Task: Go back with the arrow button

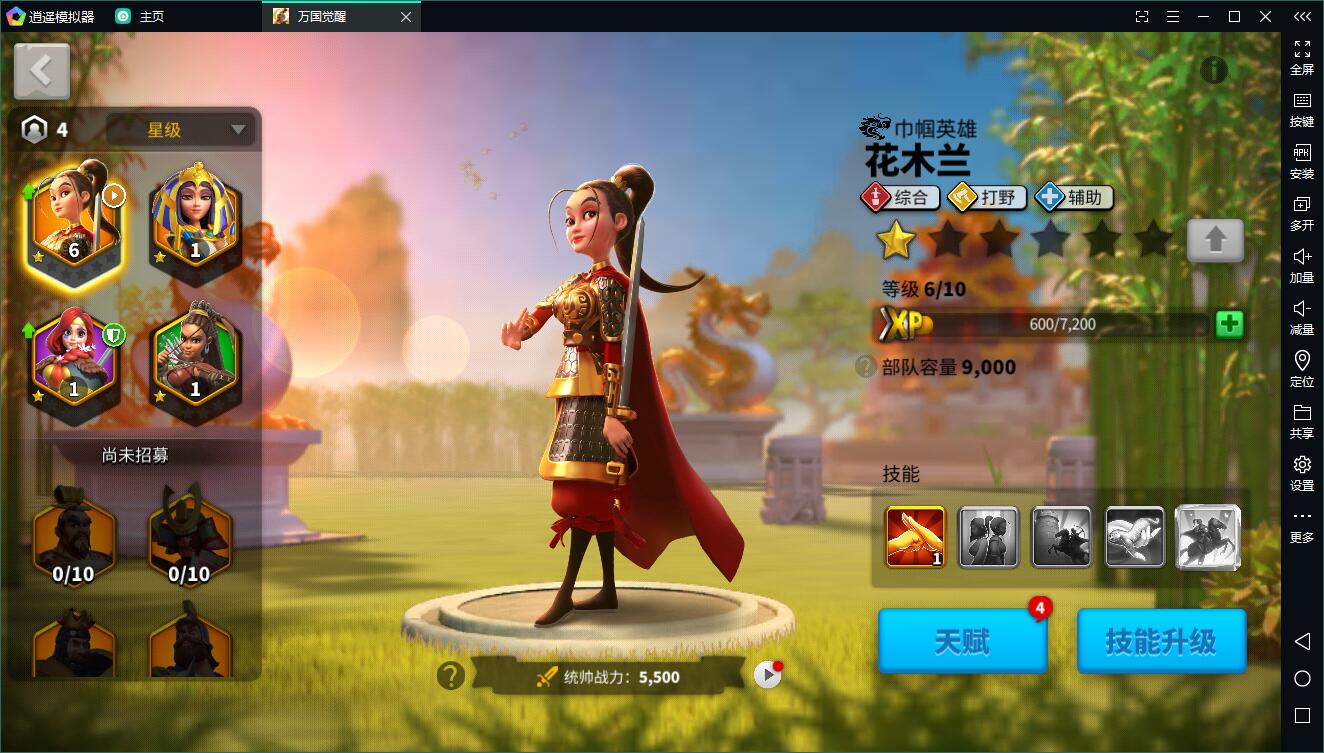Action: coord(42,71)
